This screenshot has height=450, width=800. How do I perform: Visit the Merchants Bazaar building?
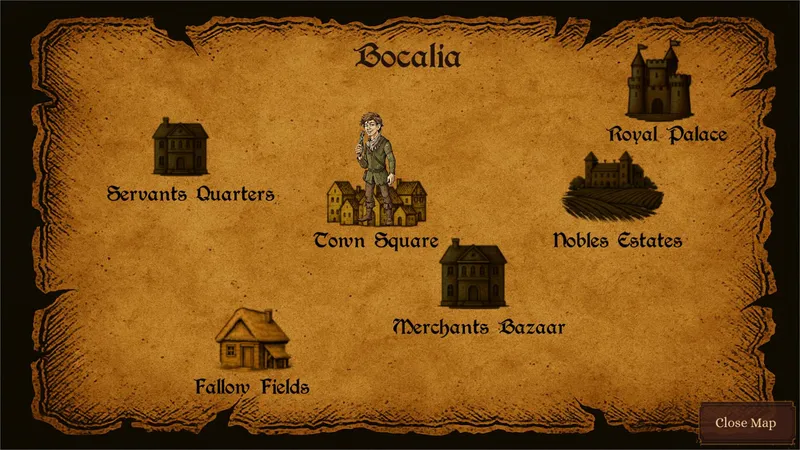[x=473, y=274]
